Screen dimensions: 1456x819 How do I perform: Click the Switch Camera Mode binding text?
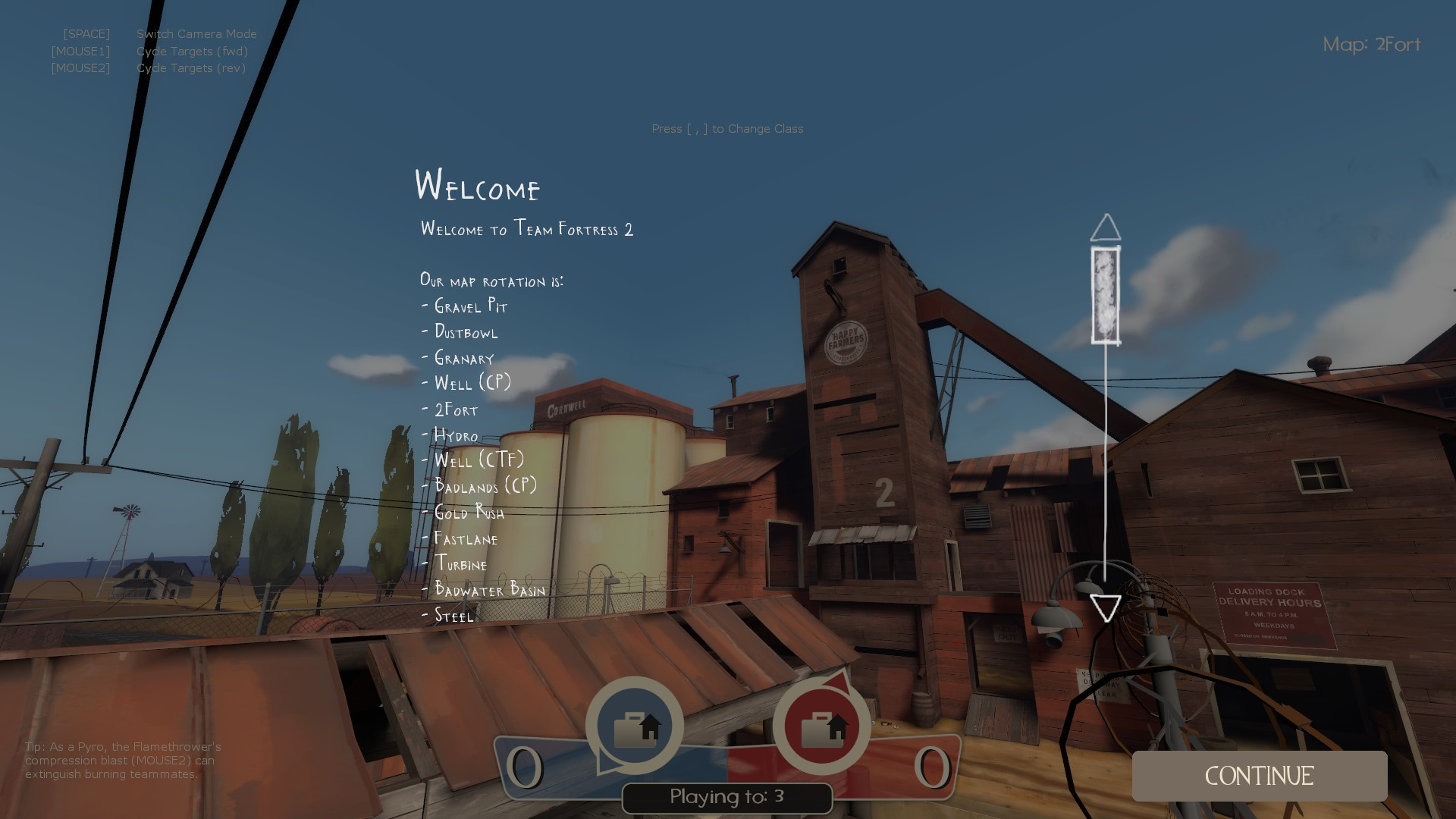click(196, 33)
